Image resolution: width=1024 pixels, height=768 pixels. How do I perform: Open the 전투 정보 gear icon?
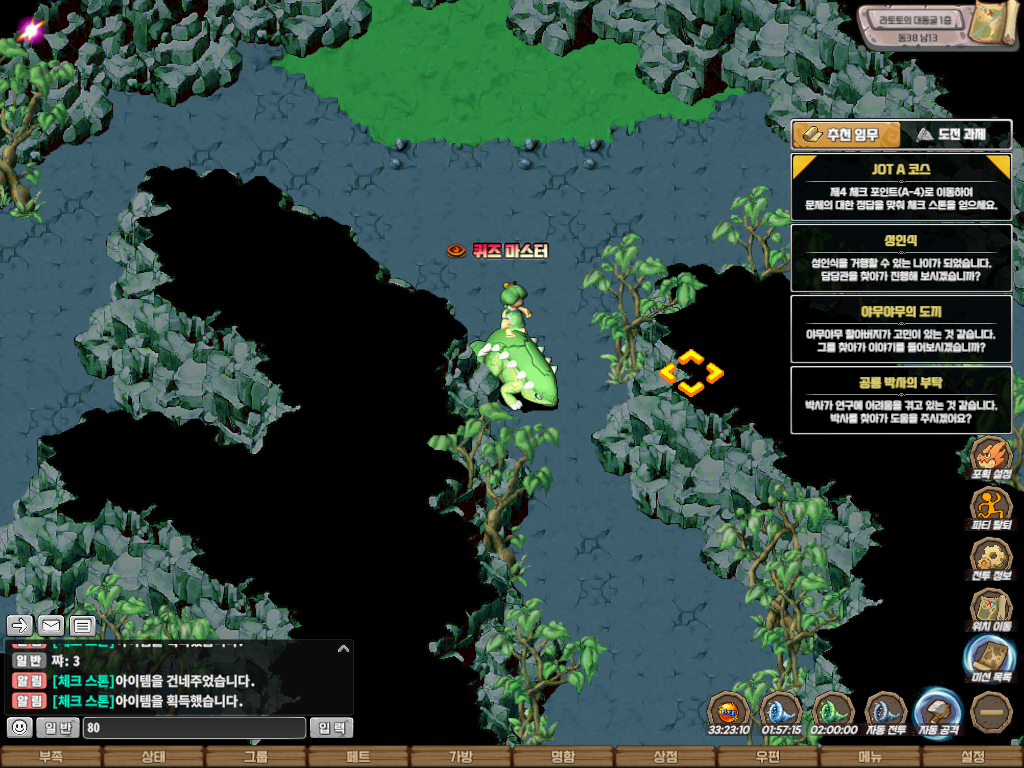991,557
